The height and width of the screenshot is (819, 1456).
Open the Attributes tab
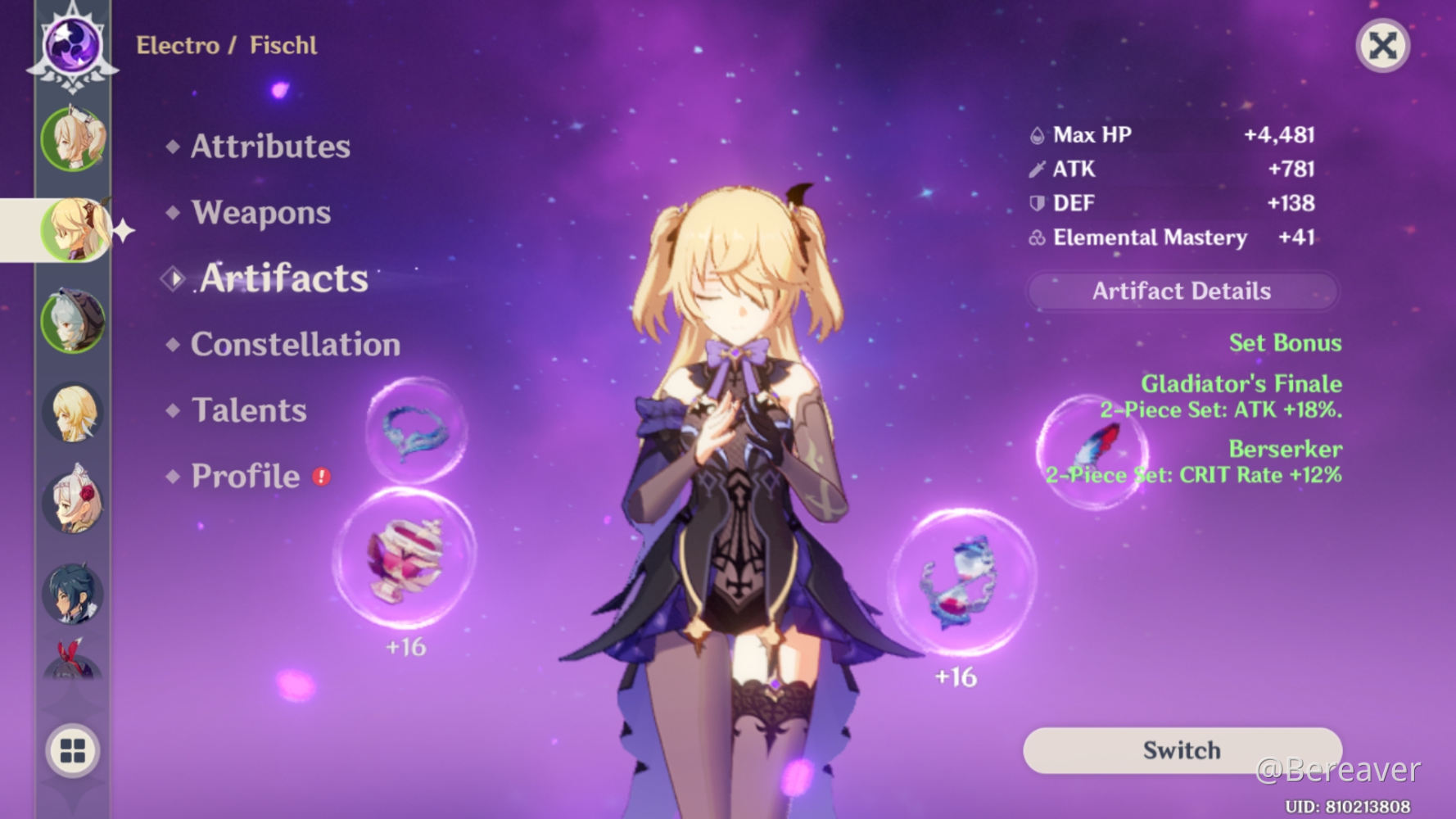tap(270, 147)
